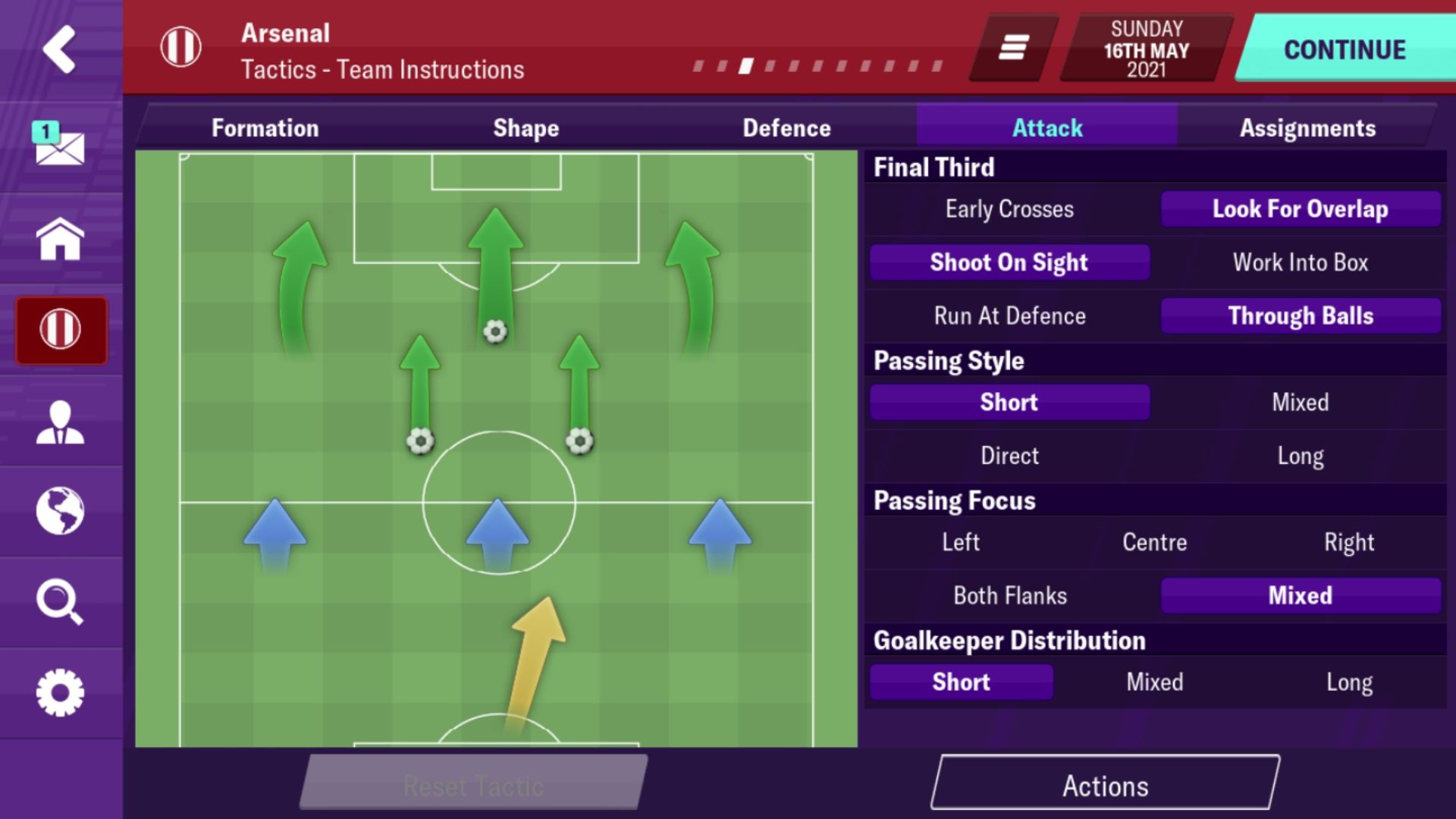Enable Run At Defence
Viewport: 1456px width, 819px height.
(x=1009, y=315)
